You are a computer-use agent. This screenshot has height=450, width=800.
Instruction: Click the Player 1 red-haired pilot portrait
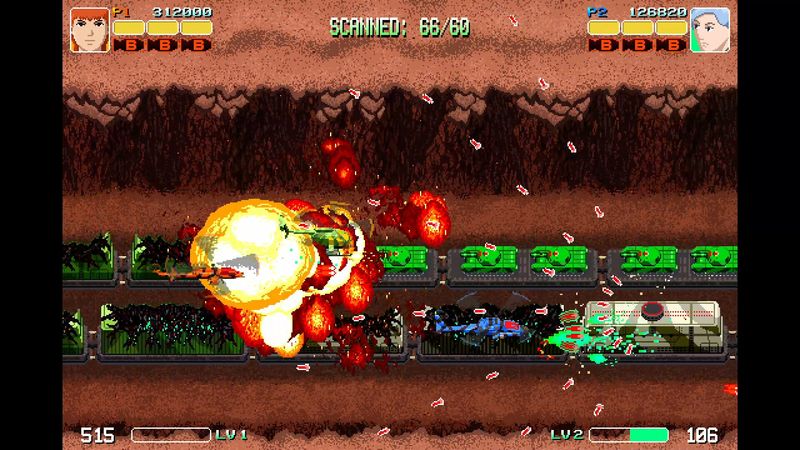[89, 29]
